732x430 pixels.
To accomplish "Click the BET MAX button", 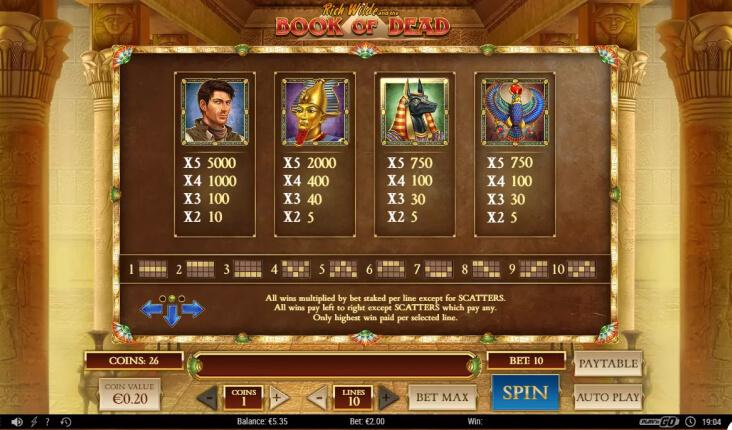I will (x=441, y=397).
